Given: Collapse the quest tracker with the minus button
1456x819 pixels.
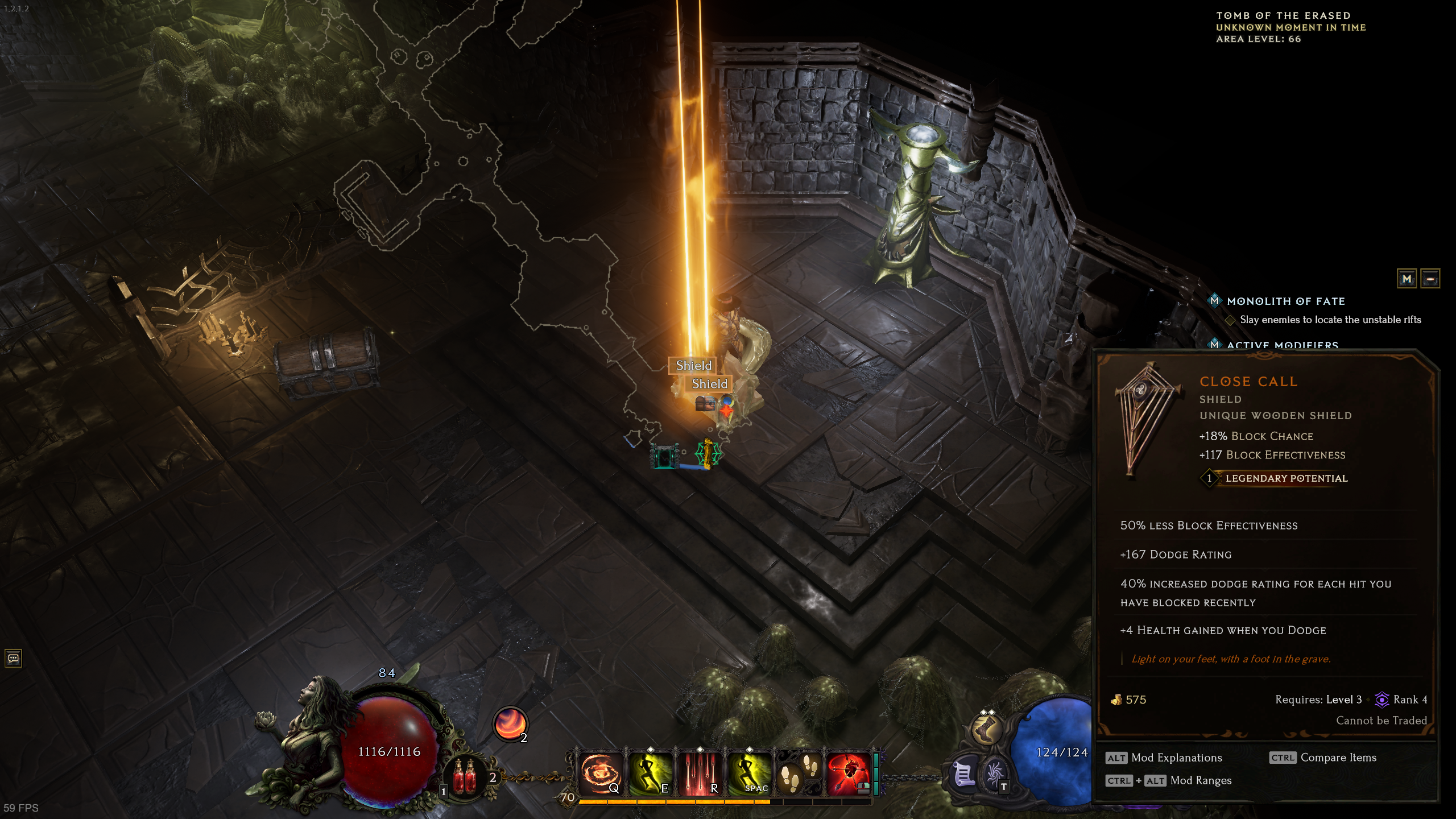Looking at the screenshot, I should tap(1430, 279).
